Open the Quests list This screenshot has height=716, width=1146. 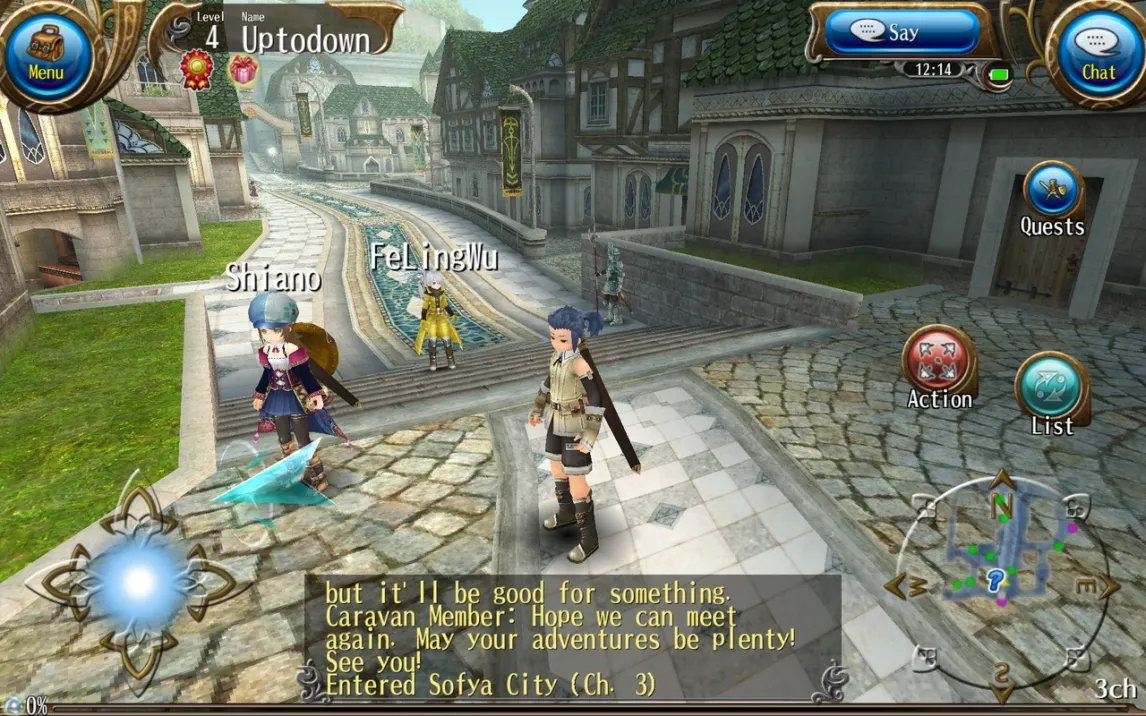[1052, 193]
